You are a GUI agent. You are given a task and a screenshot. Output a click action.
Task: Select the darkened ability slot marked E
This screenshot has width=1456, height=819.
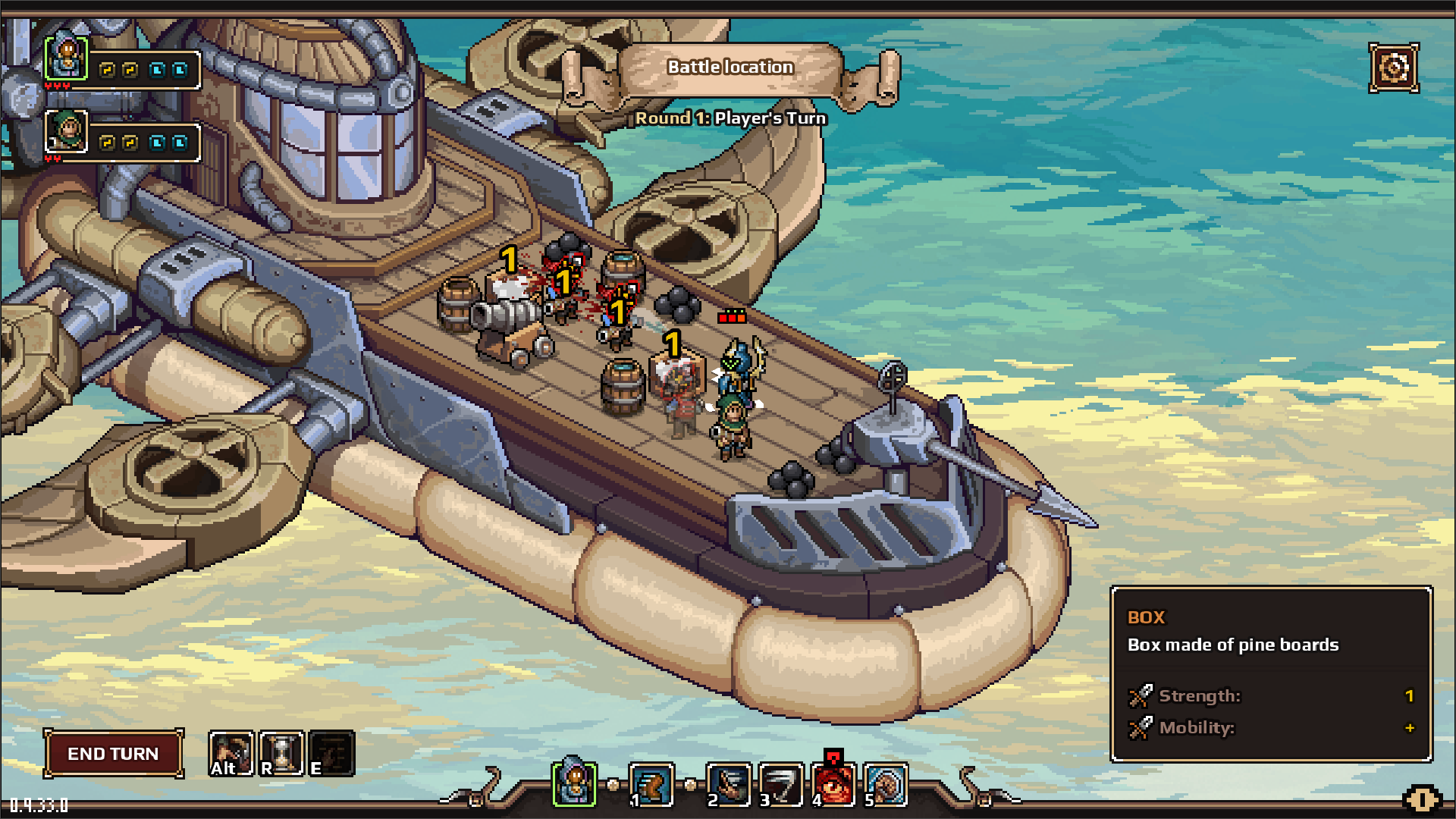pyautogui.click(x=331, y=753)
